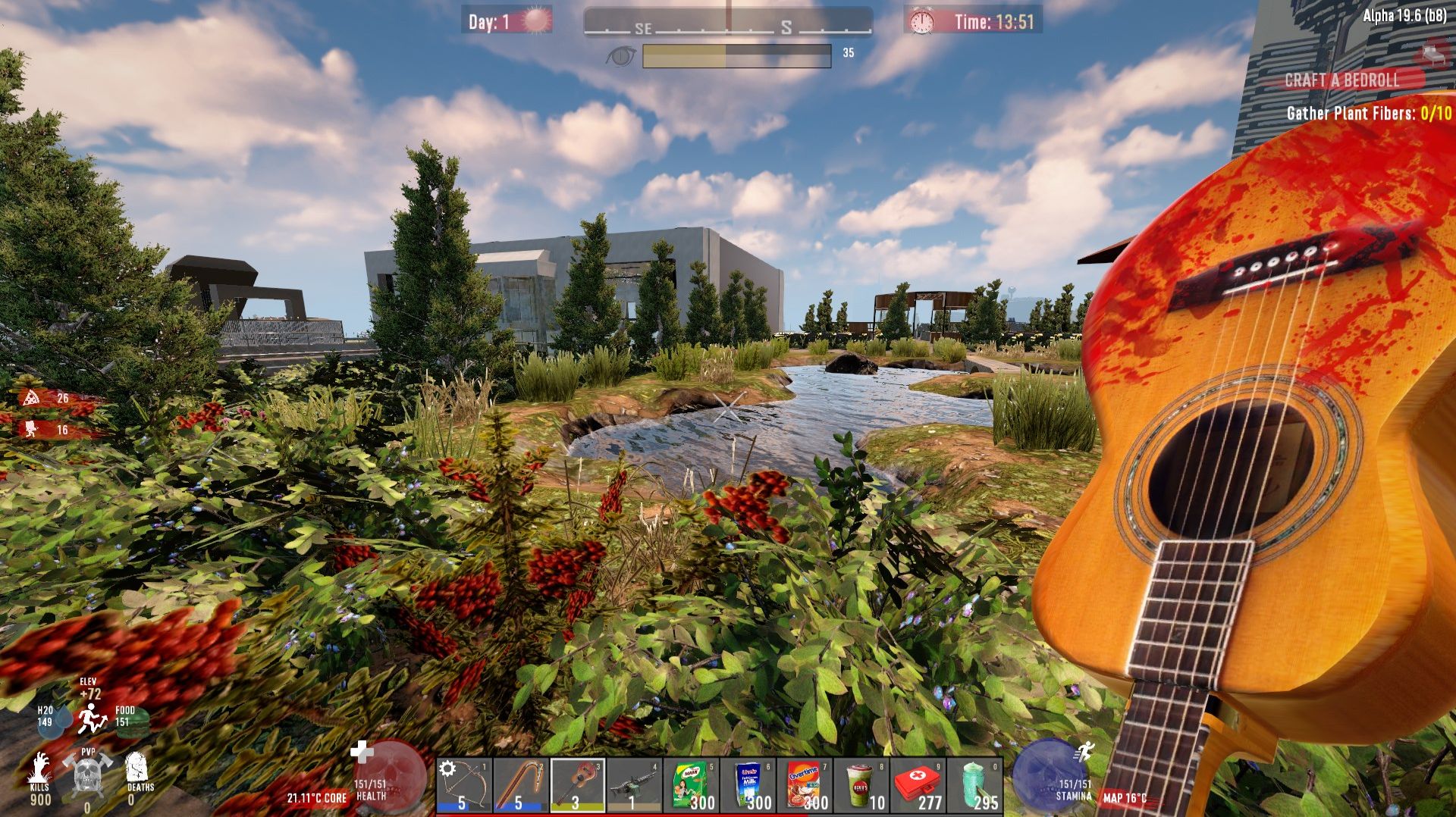Equip the machine gun hotbar slot
This screenshot has height=817, width=1456.
click(634, 785)
